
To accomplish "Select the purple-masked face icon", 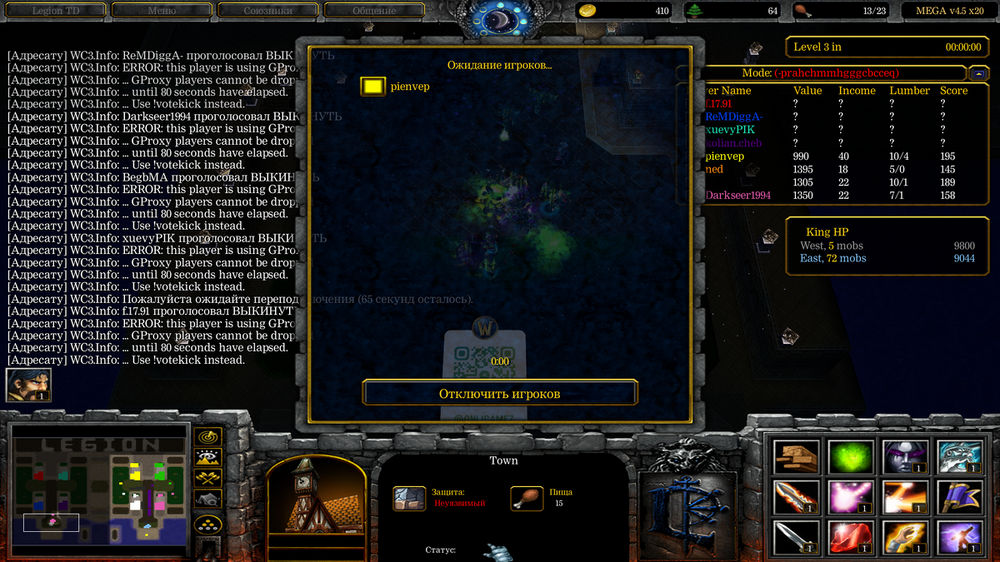I will point(903,456).
